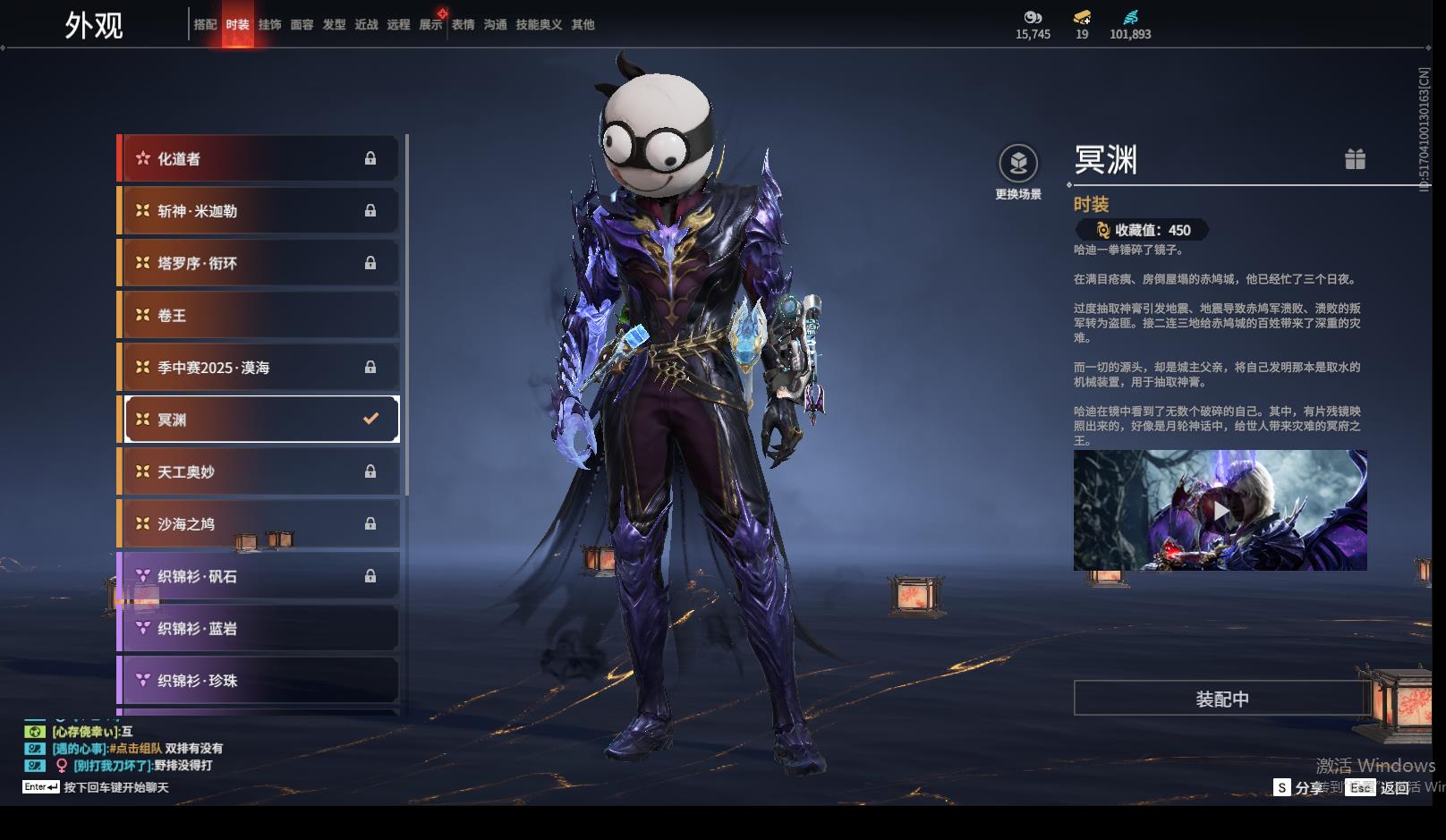1446x840 pixels.
Task: Select the 面容 tab
Action: tap(302, 25)
